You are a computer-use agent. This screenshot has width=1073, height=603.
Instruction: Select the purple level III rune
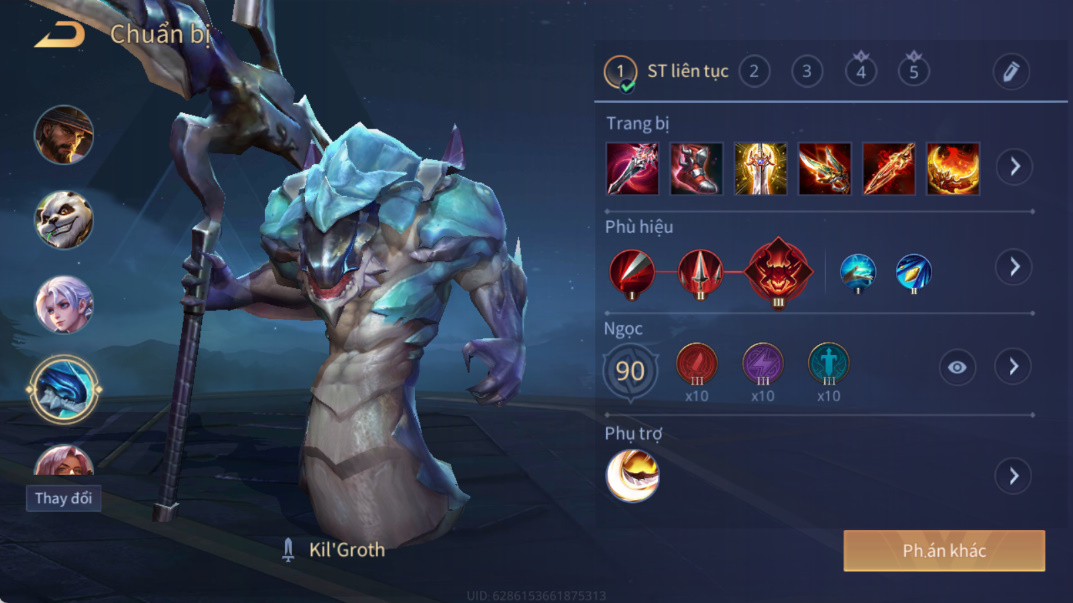762,365
